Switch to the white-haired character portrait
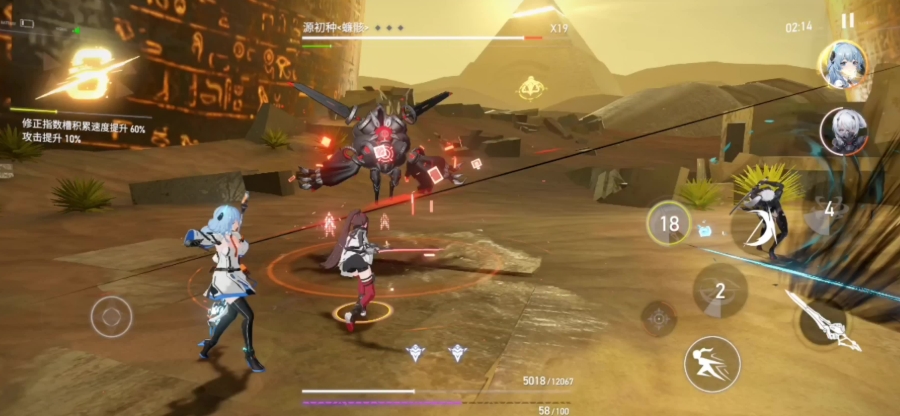900x416 pixels. [843, 131]
